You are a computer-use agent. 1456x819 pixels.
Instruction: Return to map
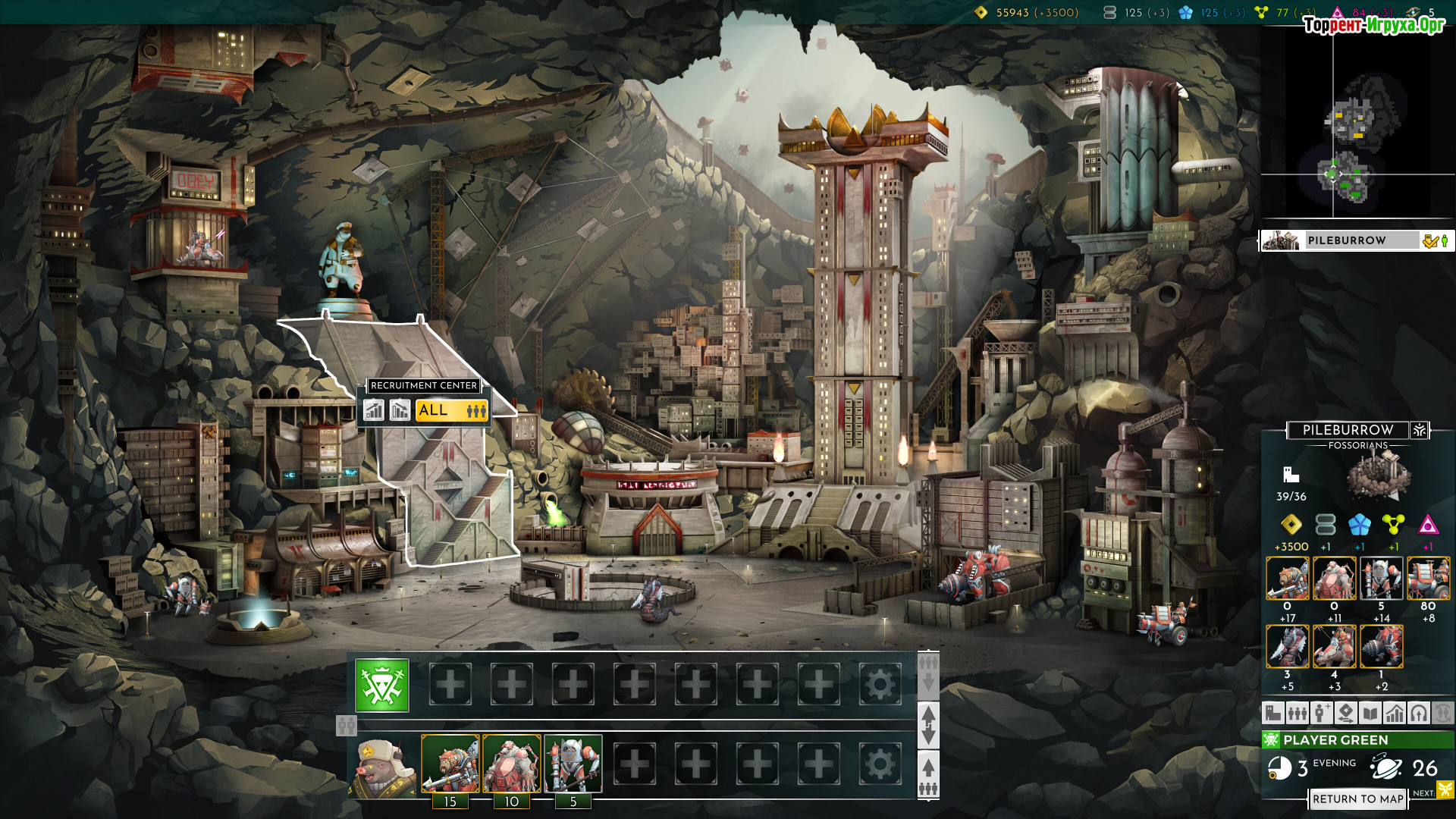pyautogui.click(x=1357, y=799)
